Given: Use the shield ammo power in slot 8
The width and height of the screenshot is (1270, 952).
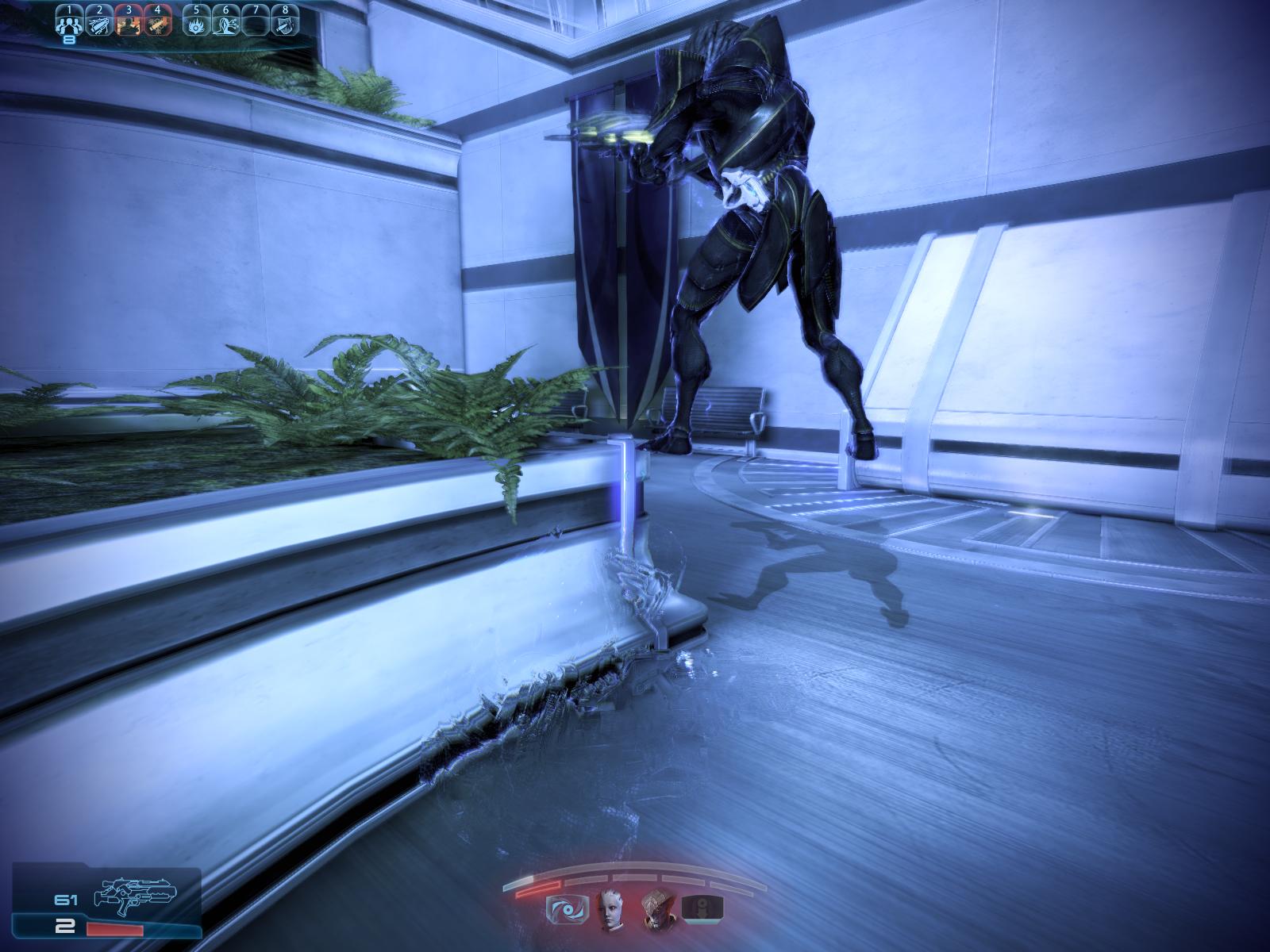Looking at the screenshot, I should tap(284, 25).
